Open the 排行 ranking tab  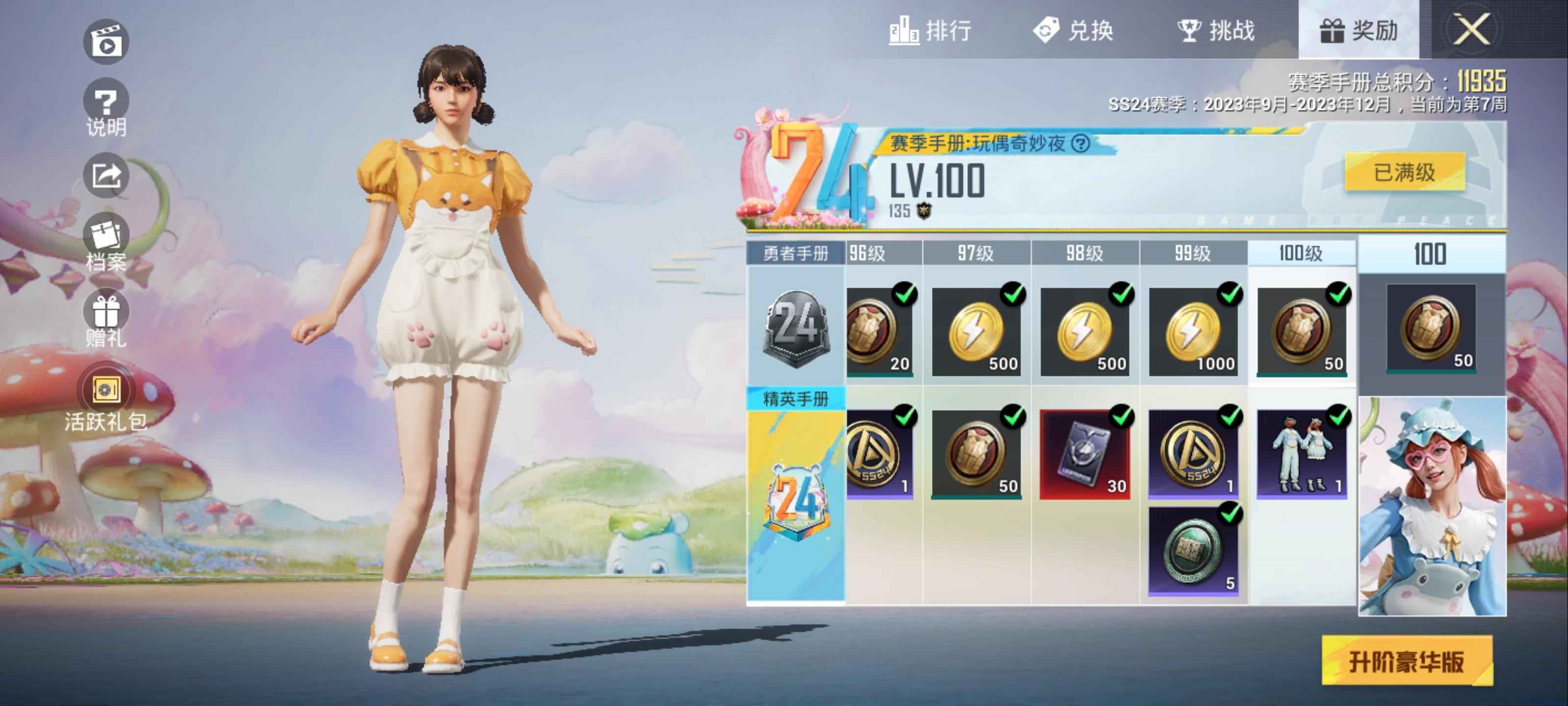click(930, 30)
